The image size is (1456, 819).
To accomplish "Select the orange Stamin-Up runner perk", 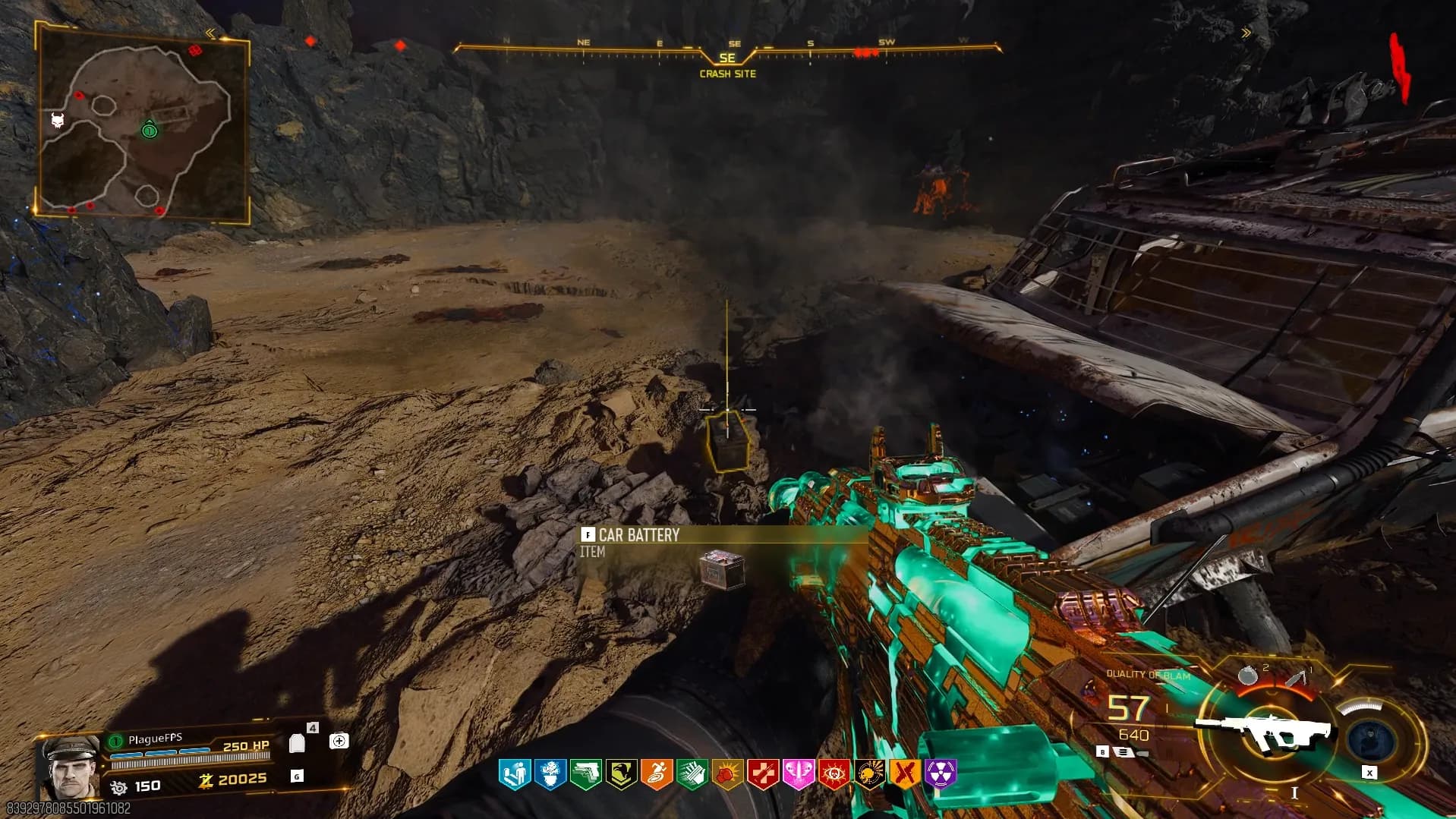I will coord(657,774).
